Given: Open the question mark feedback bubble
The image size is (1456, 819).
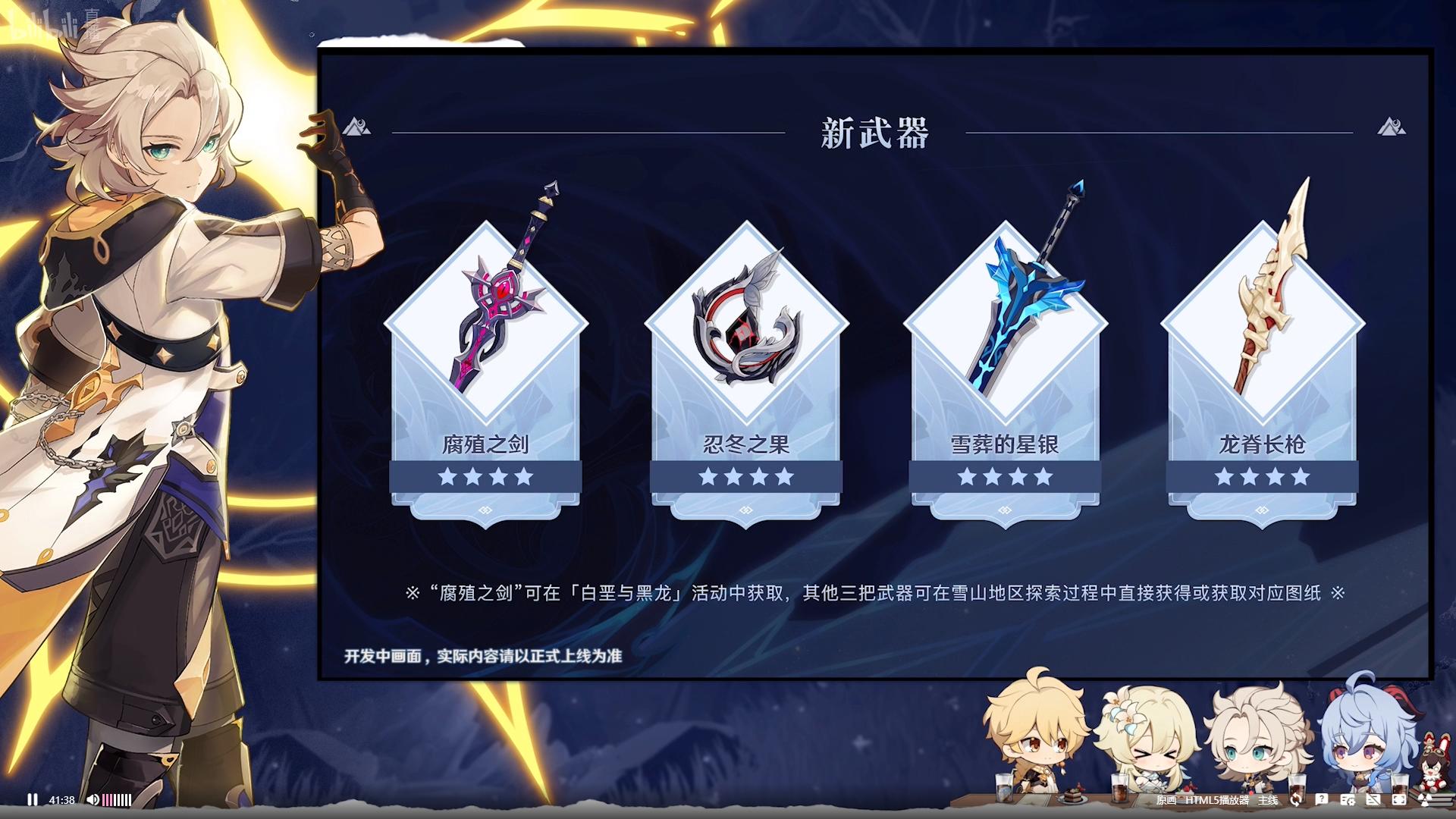Looking at the screenshot, I should [1321, 799].
